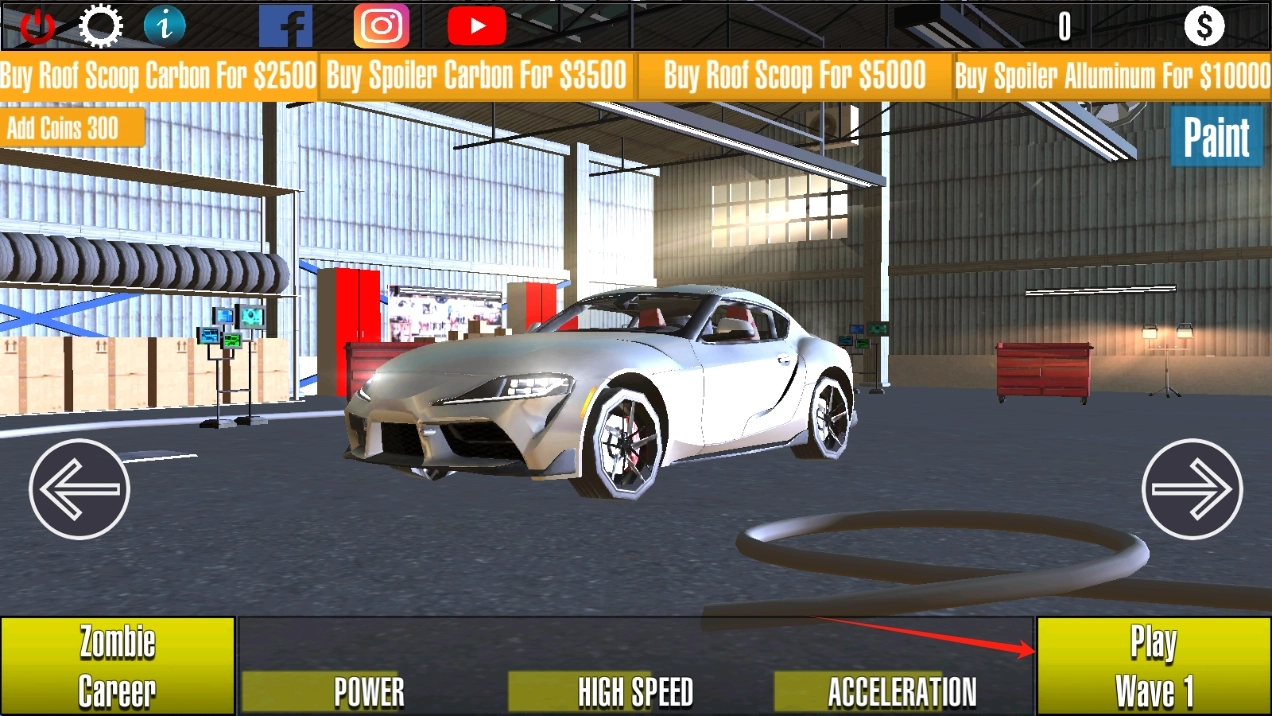Visit the Instagram profile icon
The height and width of the screenshot is (716, 1272).
[381, 26]
